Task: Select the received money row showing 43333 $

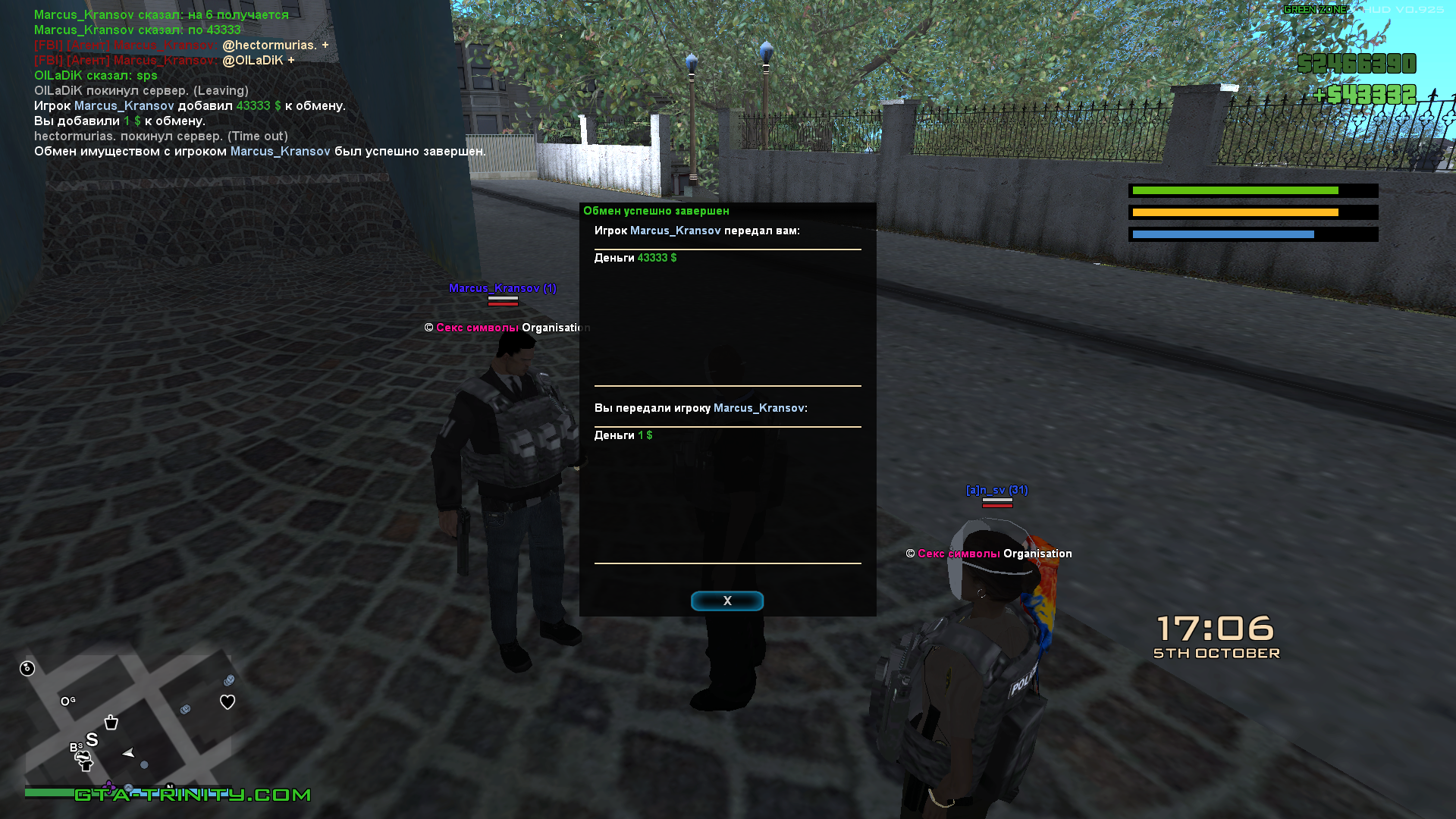Action: tap(635, 258)
